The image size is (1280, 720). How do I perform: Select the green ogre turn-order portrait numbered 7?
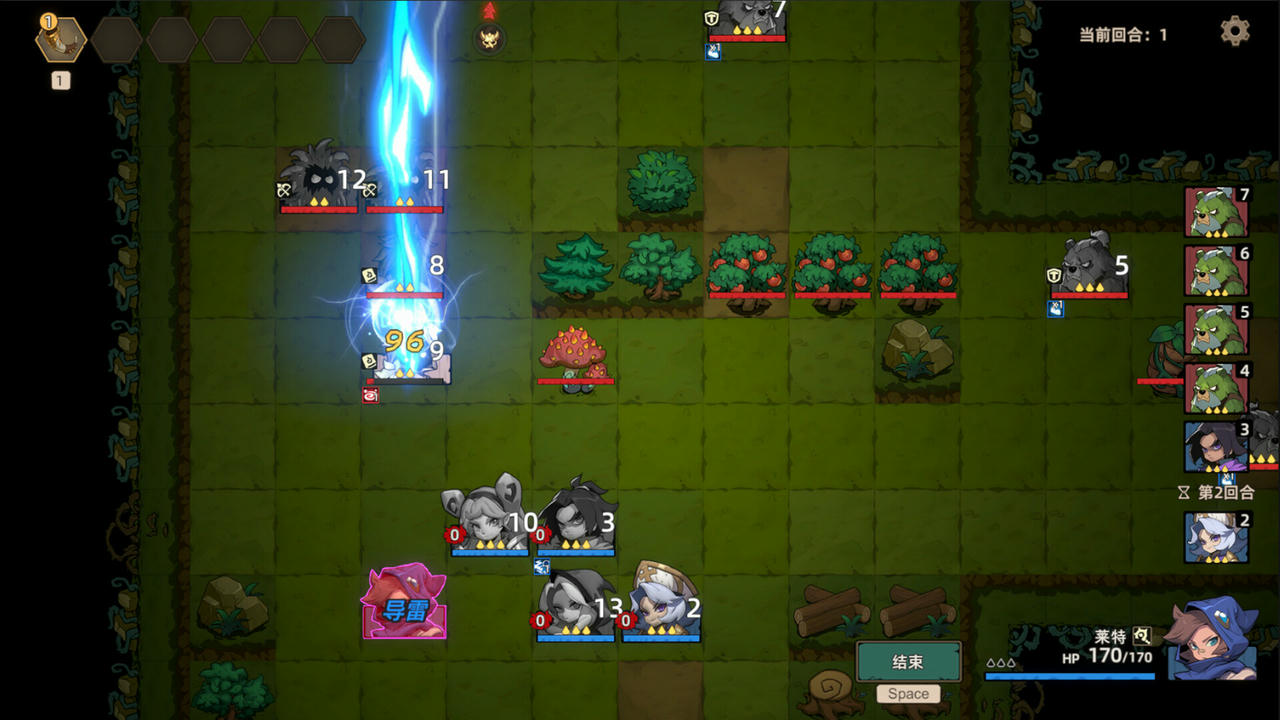1216,212
